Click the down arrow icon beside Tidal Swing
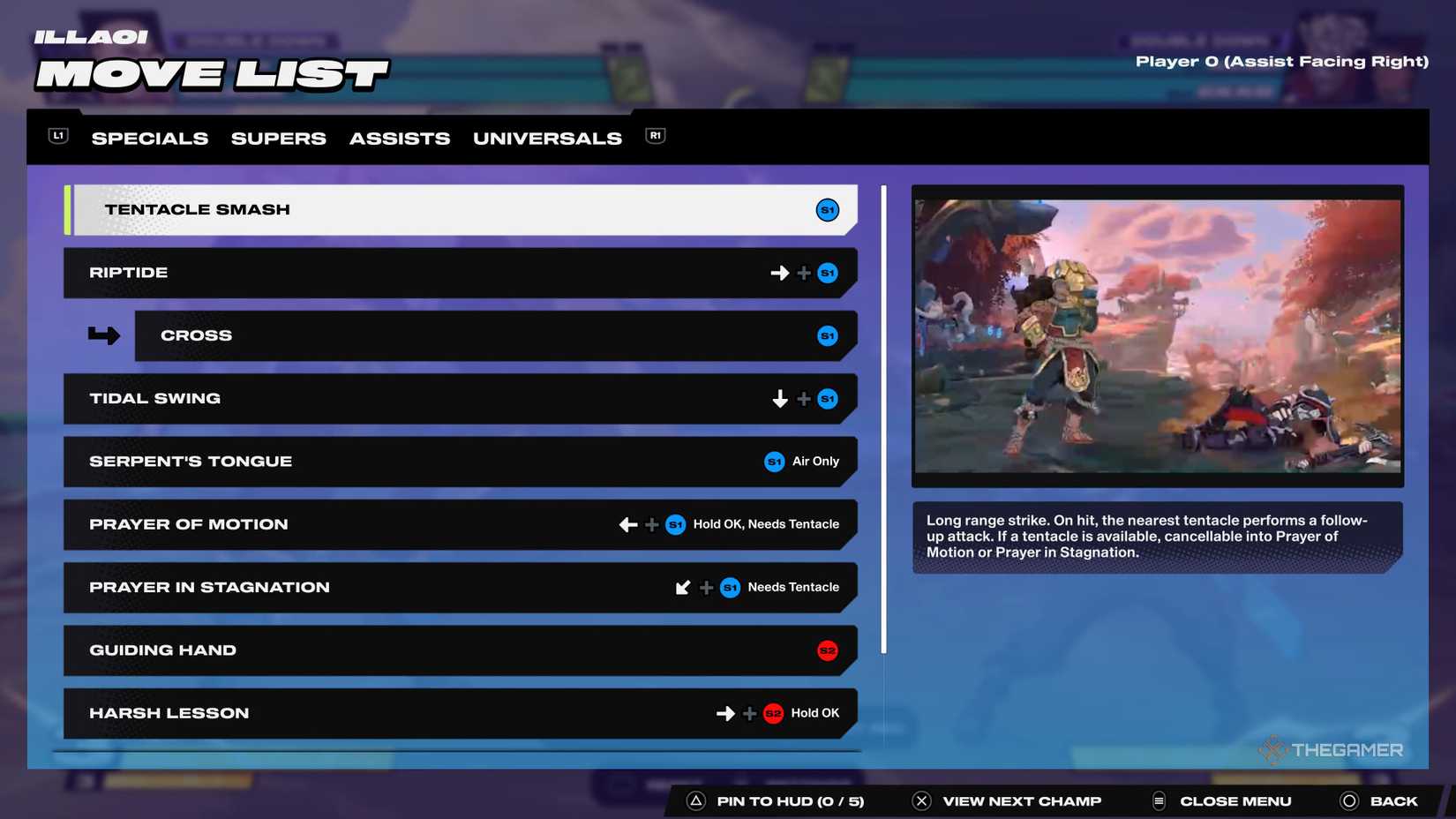 (x=779, y=398)
